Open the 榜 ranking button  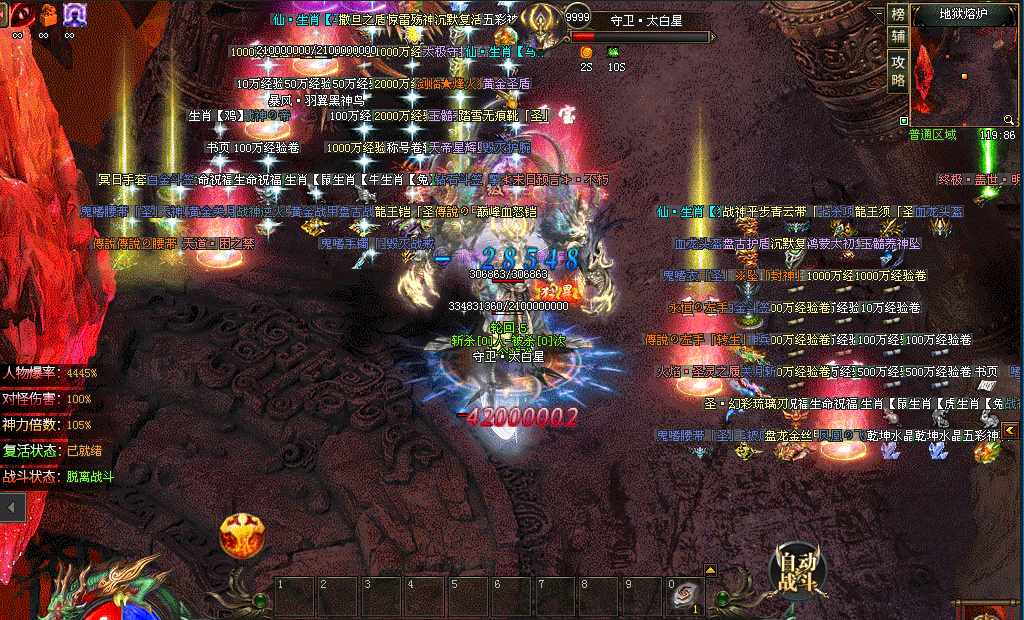[x=897, y=14]
